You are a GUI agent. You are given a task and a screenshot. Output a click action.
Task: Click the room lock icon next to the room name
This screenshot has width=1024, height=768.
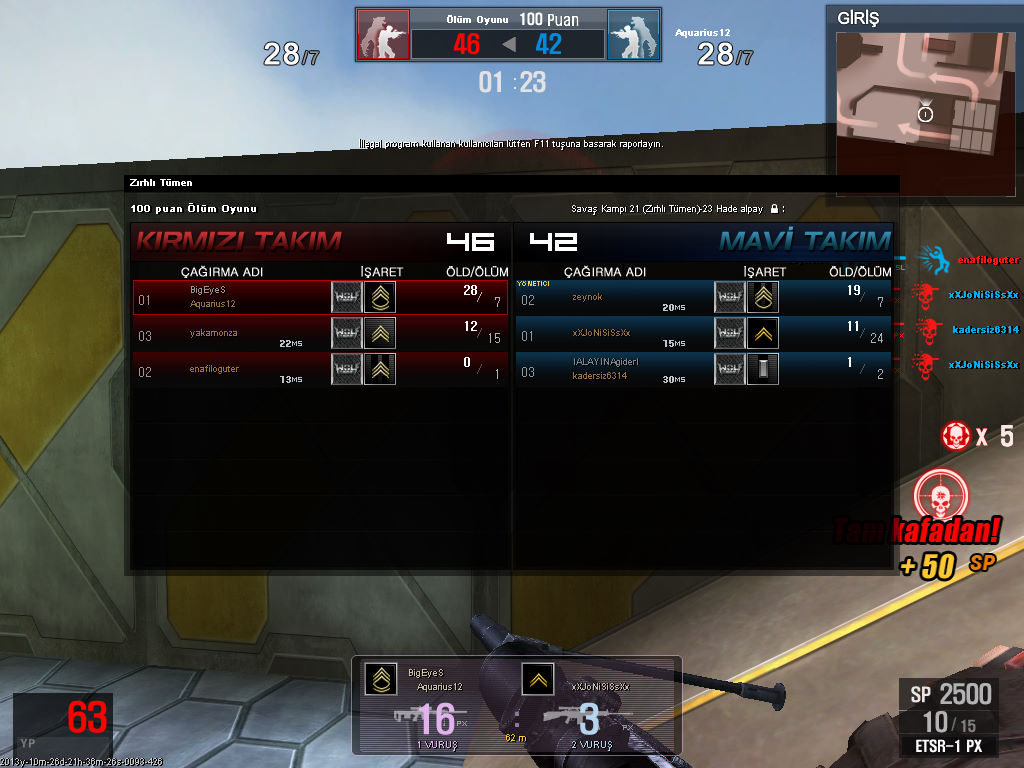pyautogui.click(x=773, y=209)
